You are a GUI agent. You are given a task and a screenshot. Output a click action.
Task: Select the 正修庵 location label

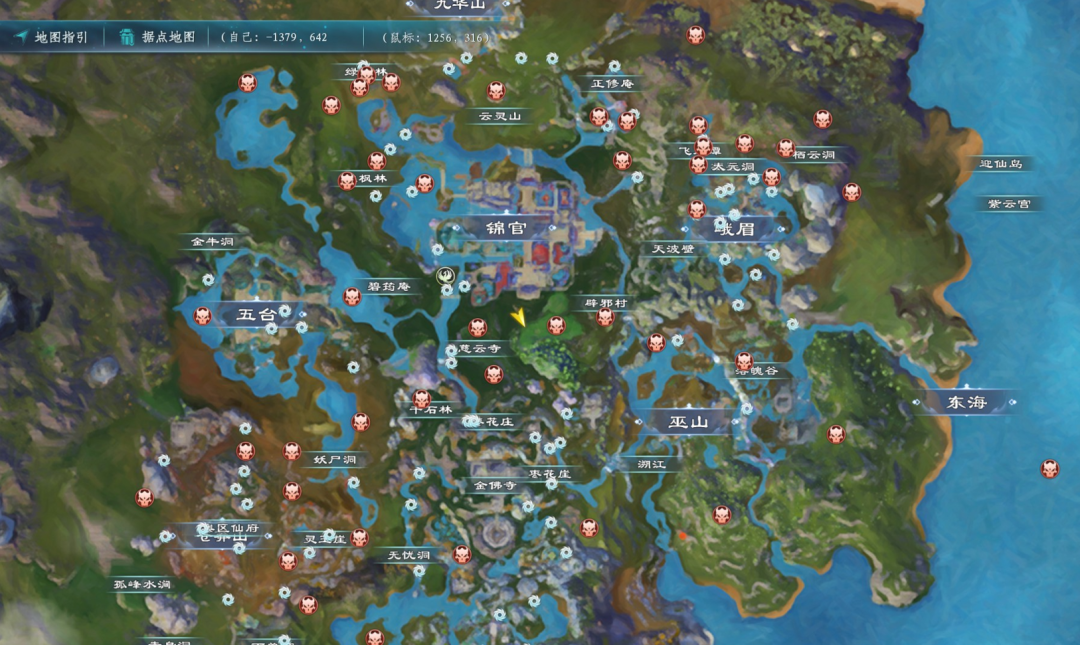pos(612,84)
